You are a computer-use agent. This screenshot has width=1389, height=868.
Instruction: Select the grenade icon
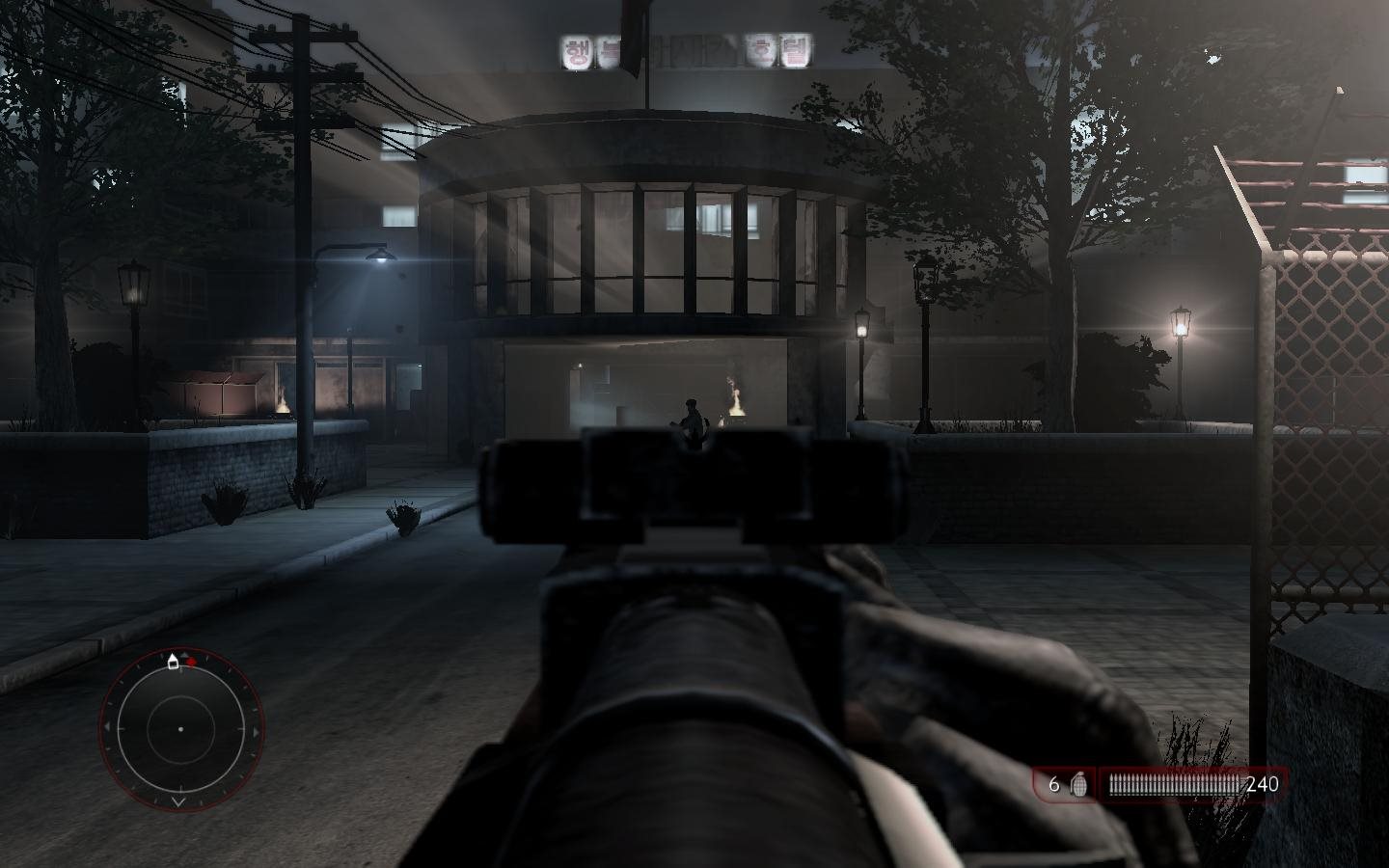(x=1079, y=785)
